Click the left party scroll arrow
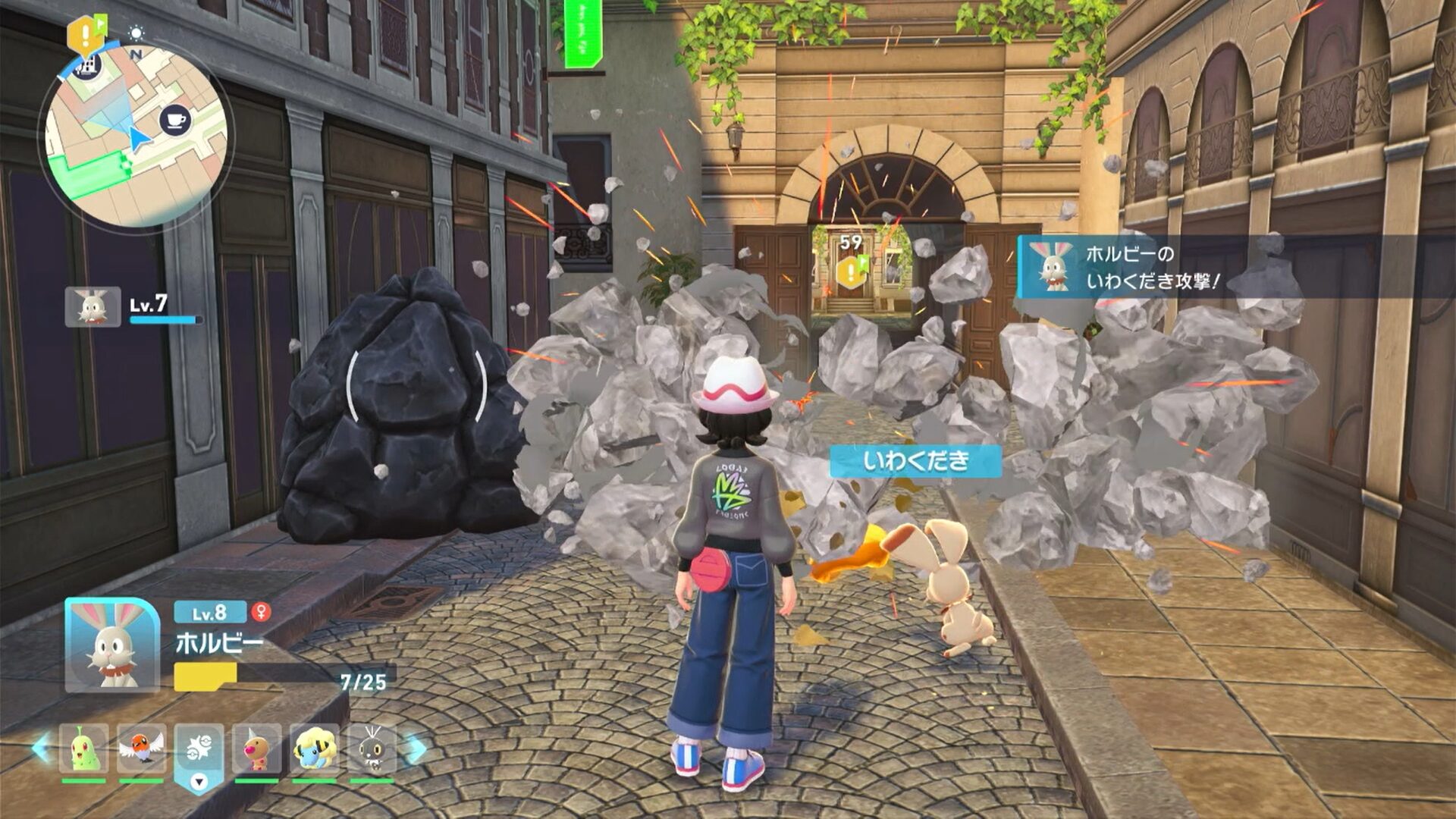This screenshot has height=819, width=1456. point(42,748)
